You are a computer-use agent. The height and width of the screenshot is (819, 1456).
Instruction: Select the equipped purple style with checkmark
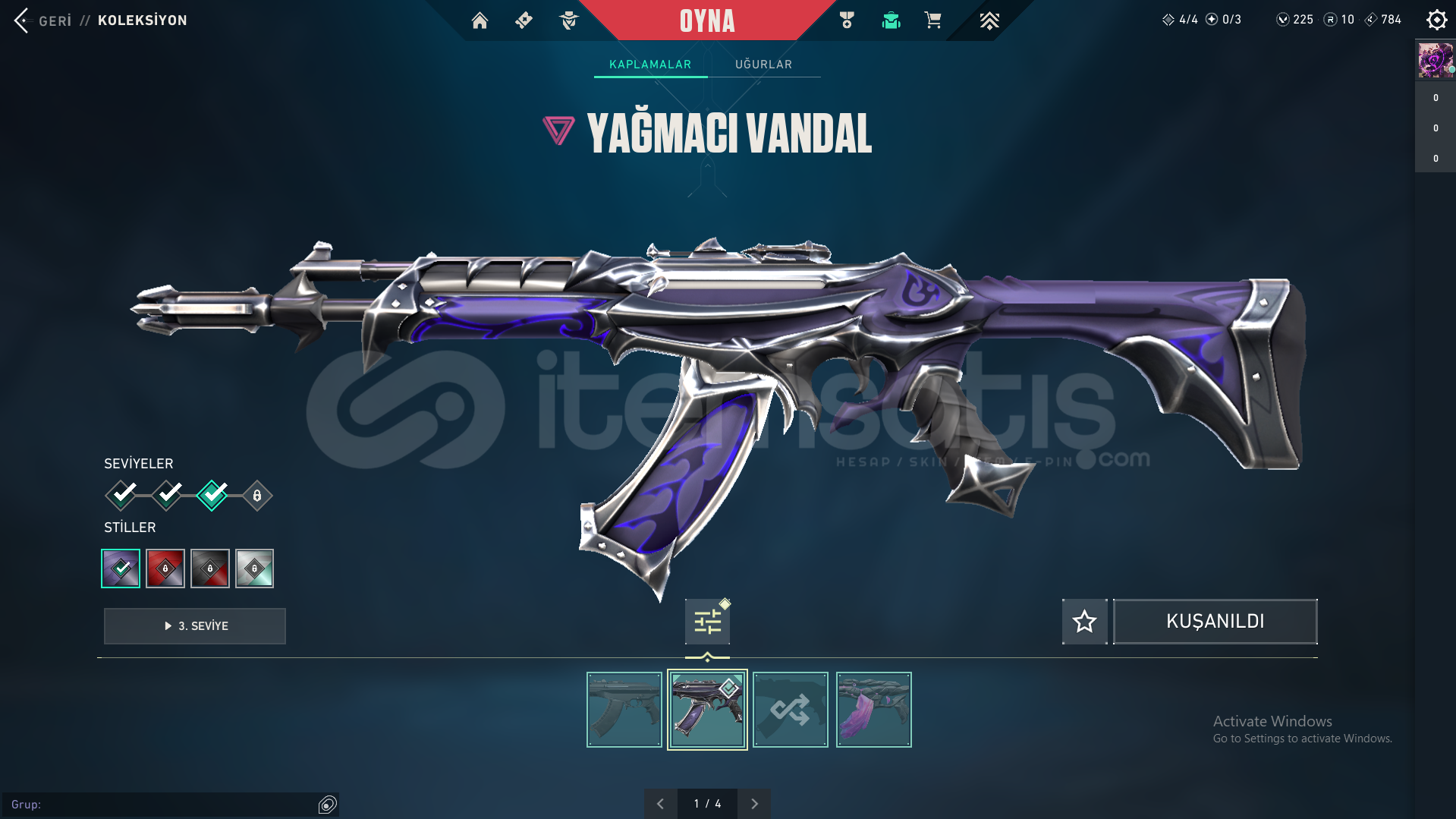121,568
